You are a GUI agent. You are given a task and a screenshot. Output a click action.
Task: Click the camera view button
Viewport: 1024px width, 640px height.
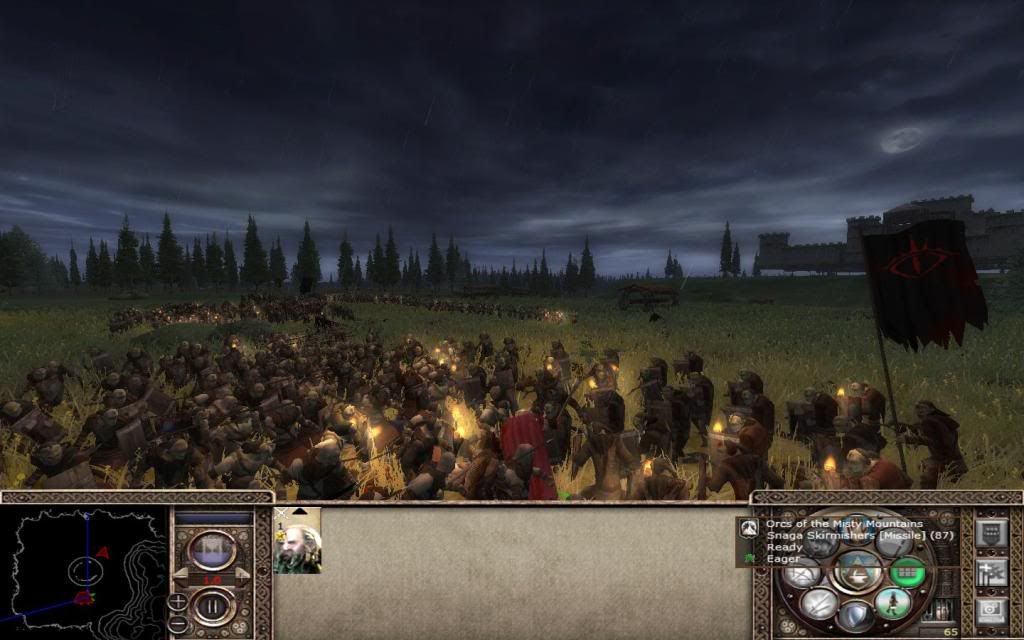tap(992, 612)
